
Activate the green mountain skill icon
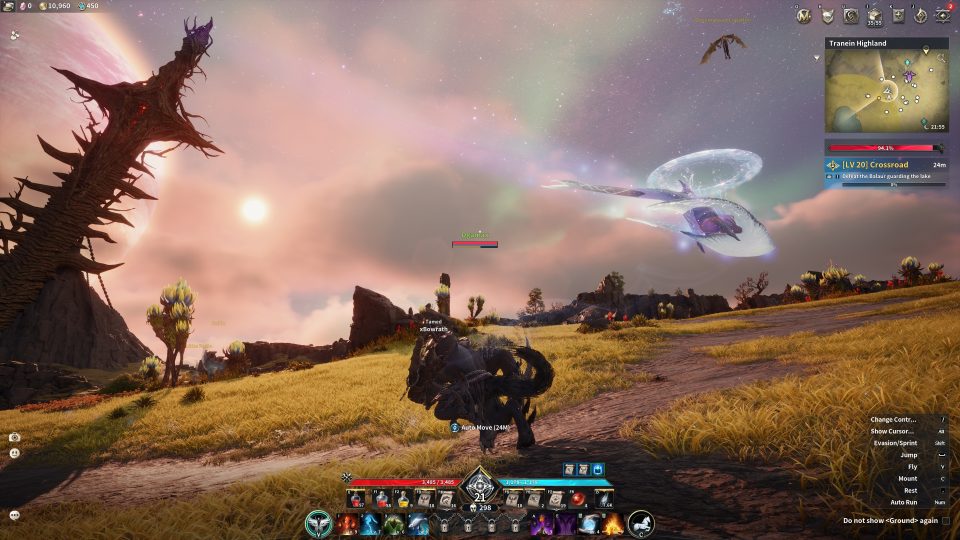395,523
